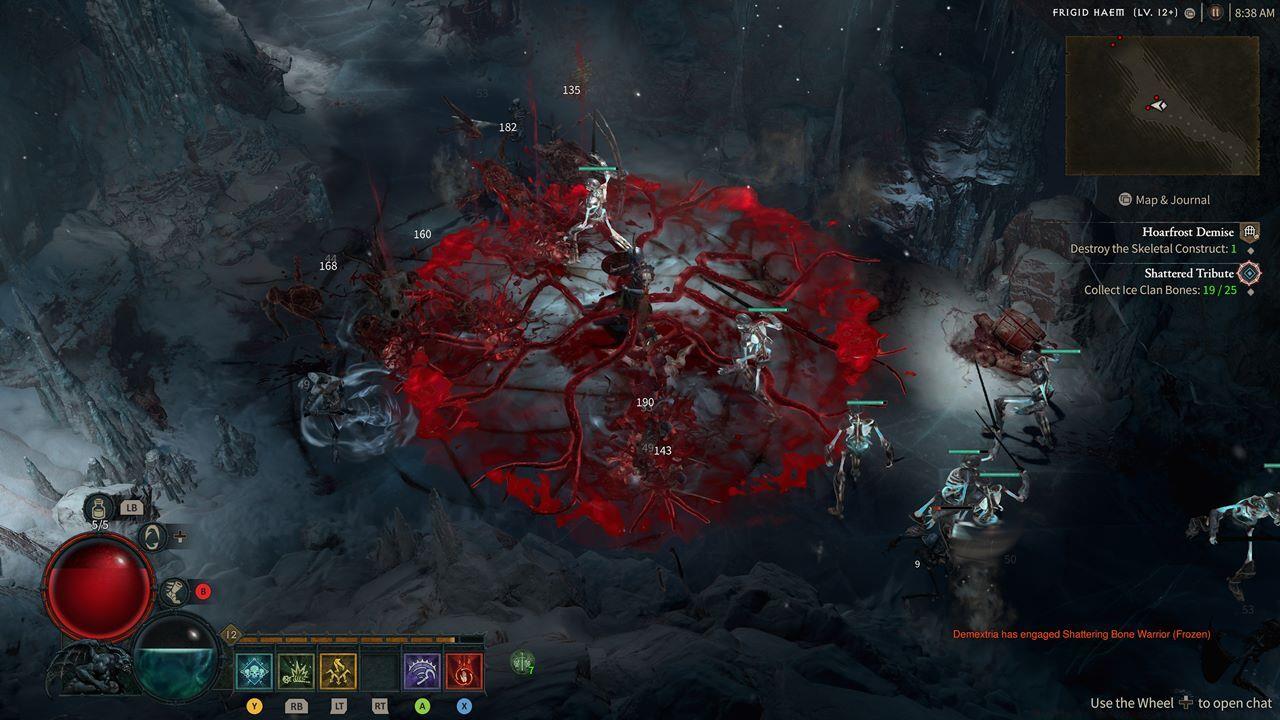The width and height of the screenshot is (1280, 720).
Task: Click the pause icon beside the clock
Action: [1216, 13]
